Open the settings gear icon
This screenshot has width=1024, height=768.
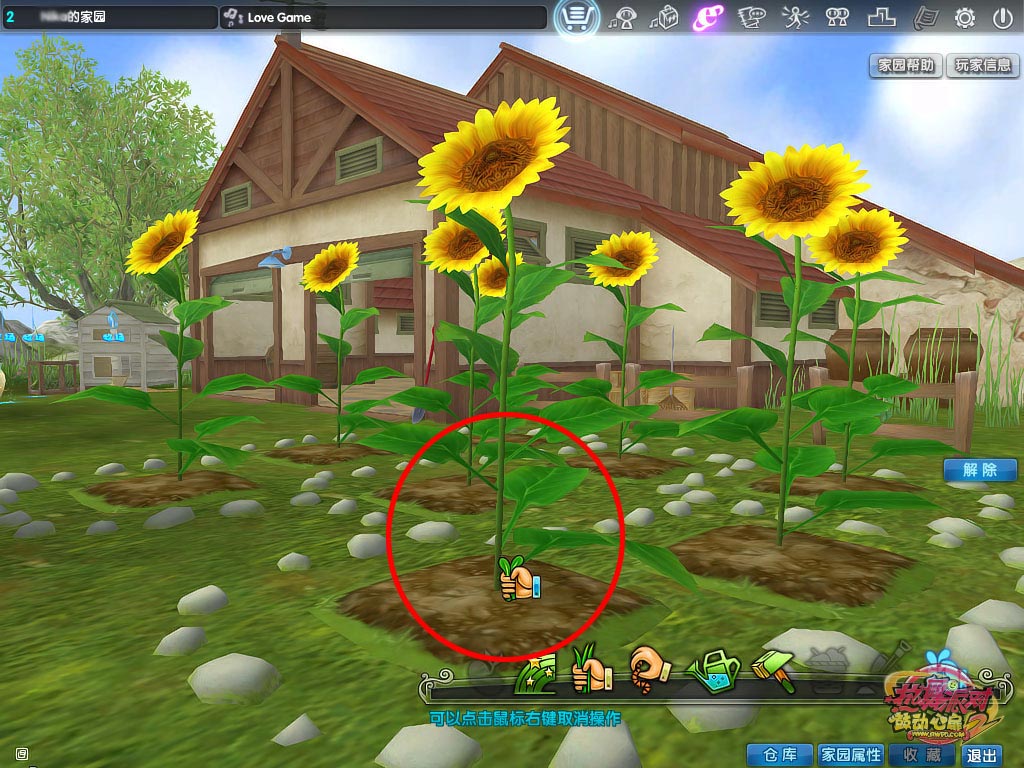tap(965, 17)
